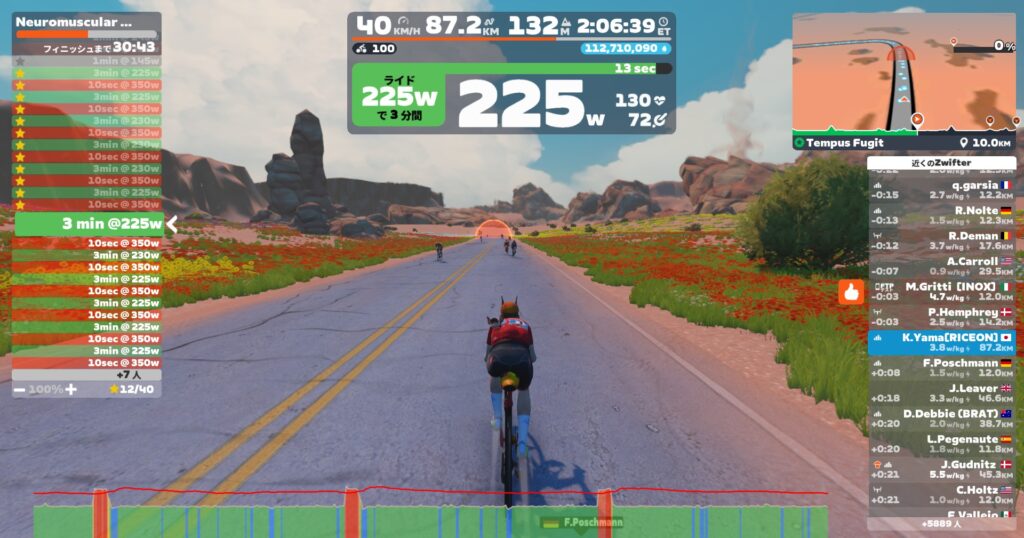This screenshot has height=538, width=1024.
Task: Select L.Pegenaute from nearby riders
Action: pos(940,444)
